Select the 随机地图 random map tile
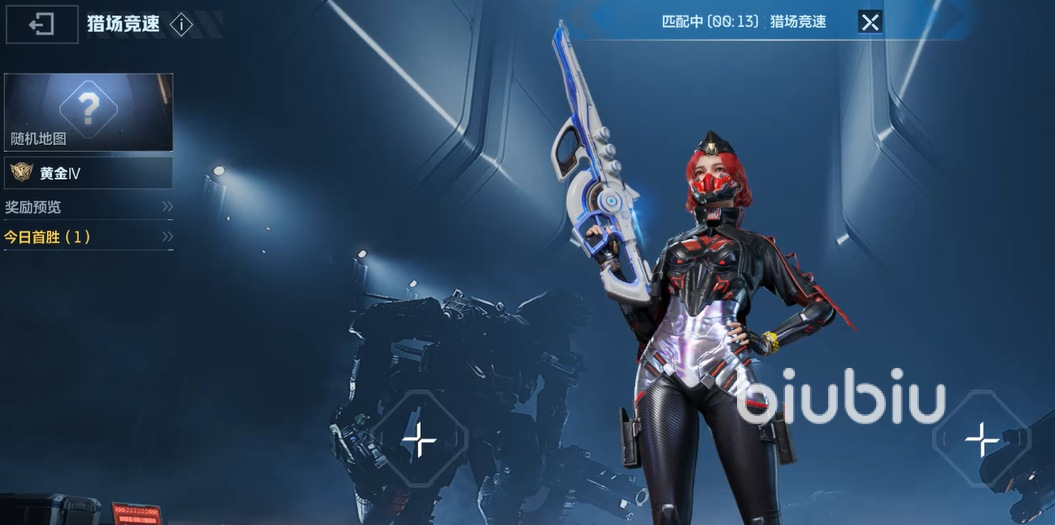The image size is (1055, 525). (x=88, y=111)
